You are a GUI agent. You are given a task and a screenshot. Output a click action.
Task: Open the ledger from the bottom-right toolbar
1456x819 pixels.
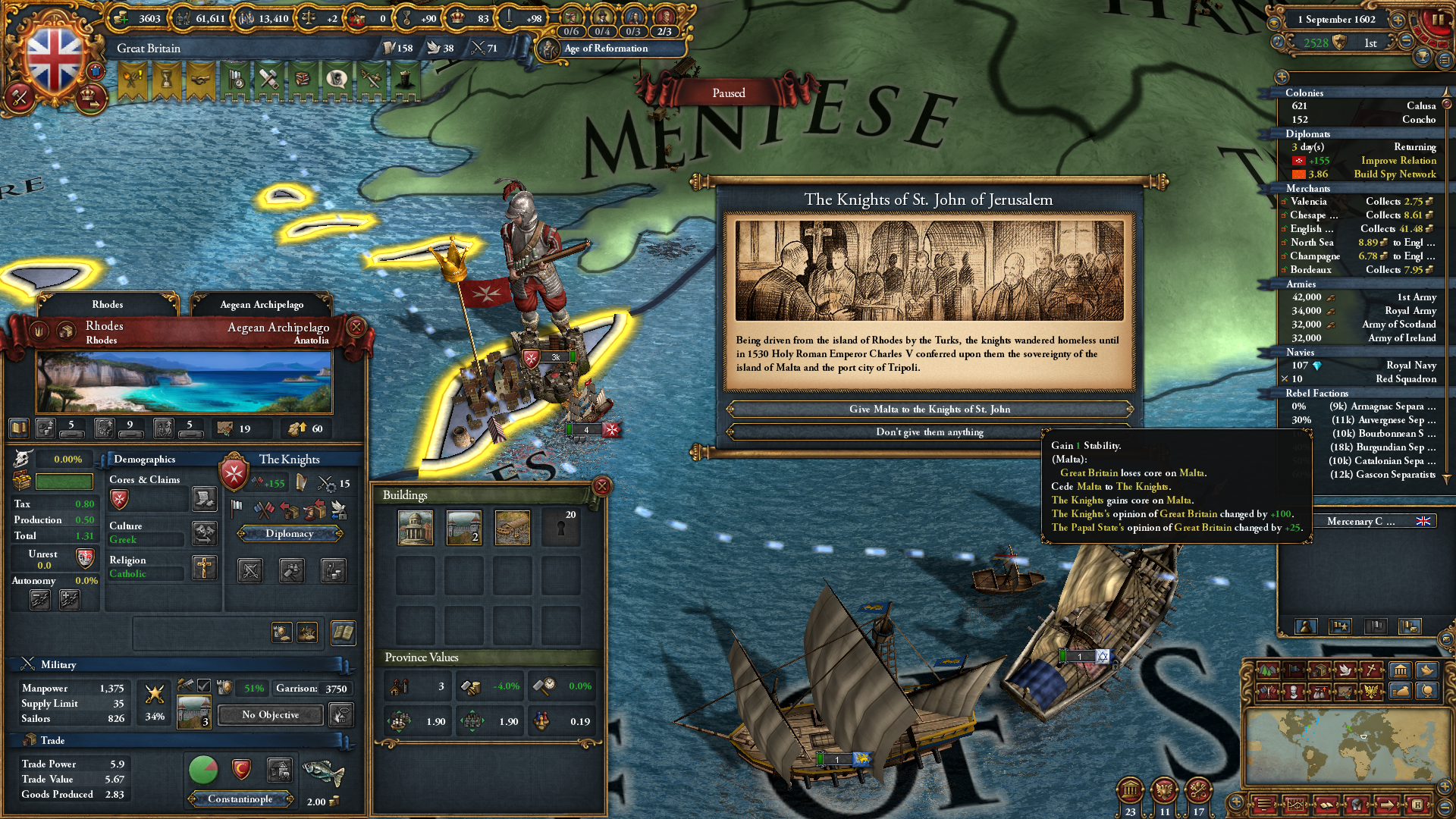[1295, 805]
